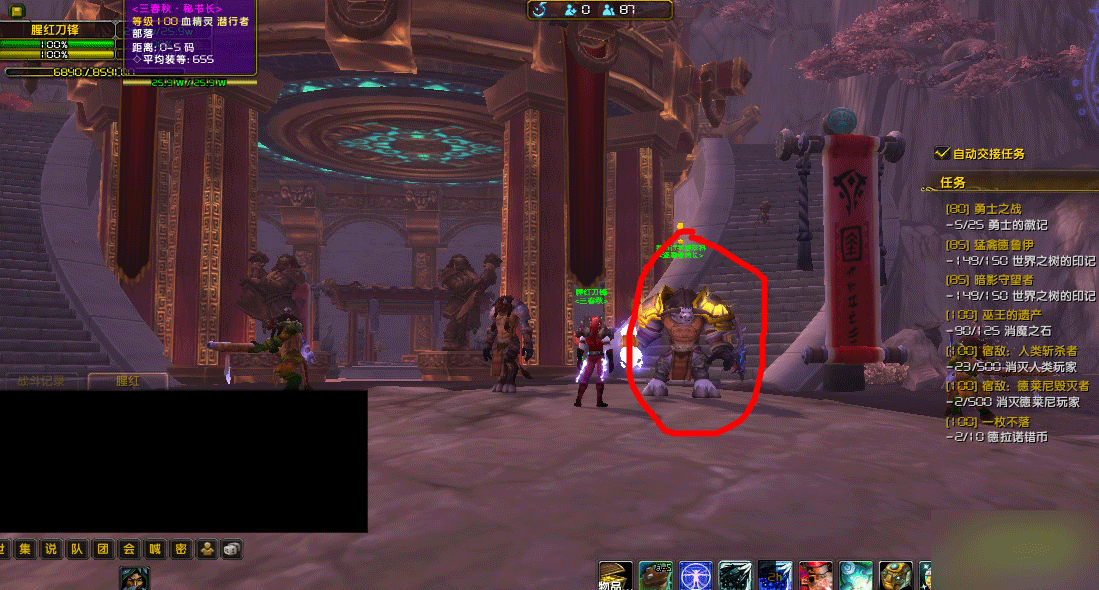This screenshot has width=1099, height=590.
Task: Use the red goggles action icon
Action: (815, 576)
